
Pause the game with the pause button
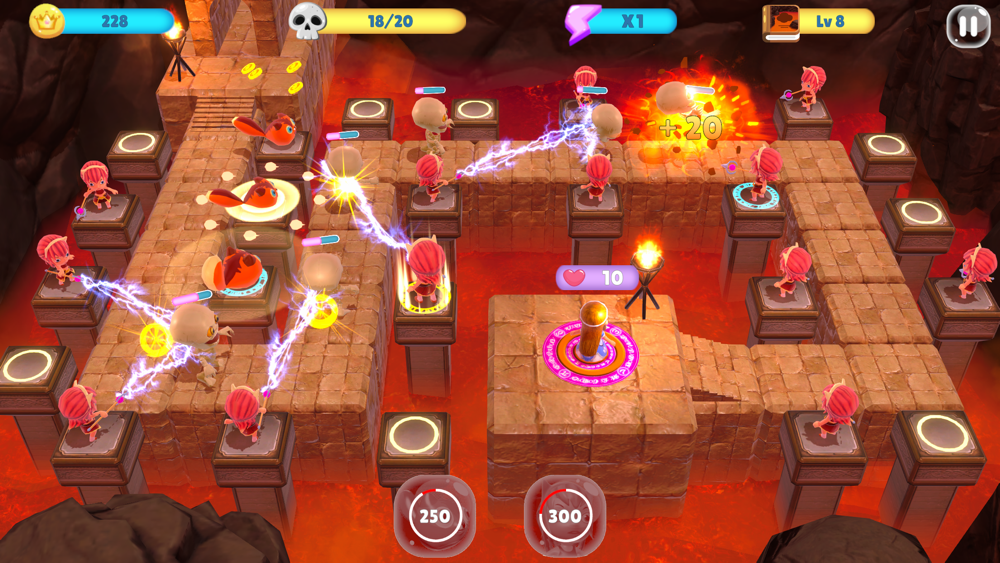tap(967, 27)
